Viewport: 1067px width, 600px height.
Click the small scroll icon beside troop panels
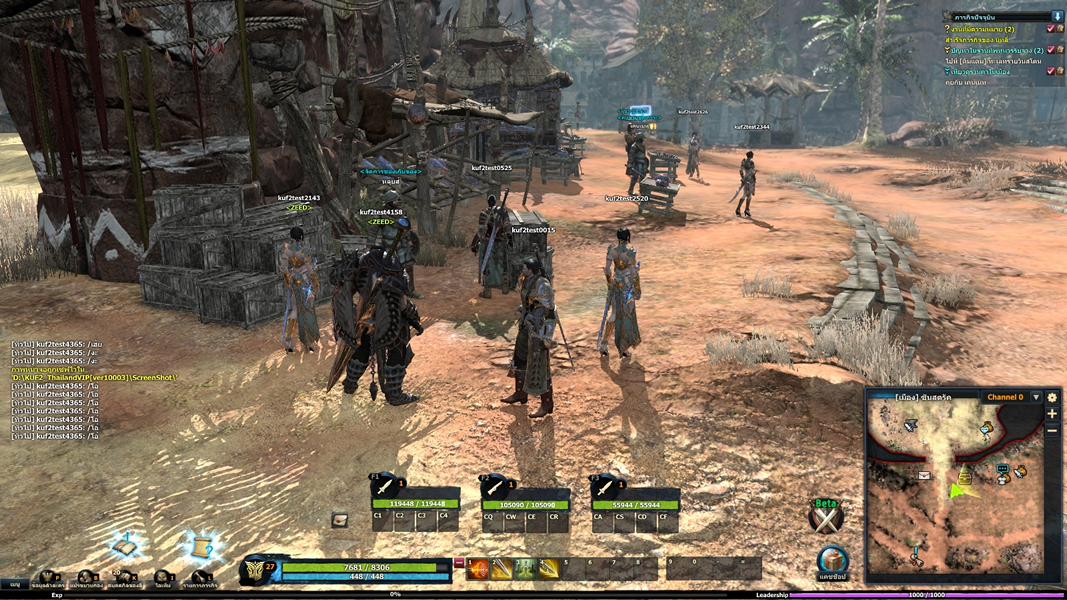pos(340,519)
